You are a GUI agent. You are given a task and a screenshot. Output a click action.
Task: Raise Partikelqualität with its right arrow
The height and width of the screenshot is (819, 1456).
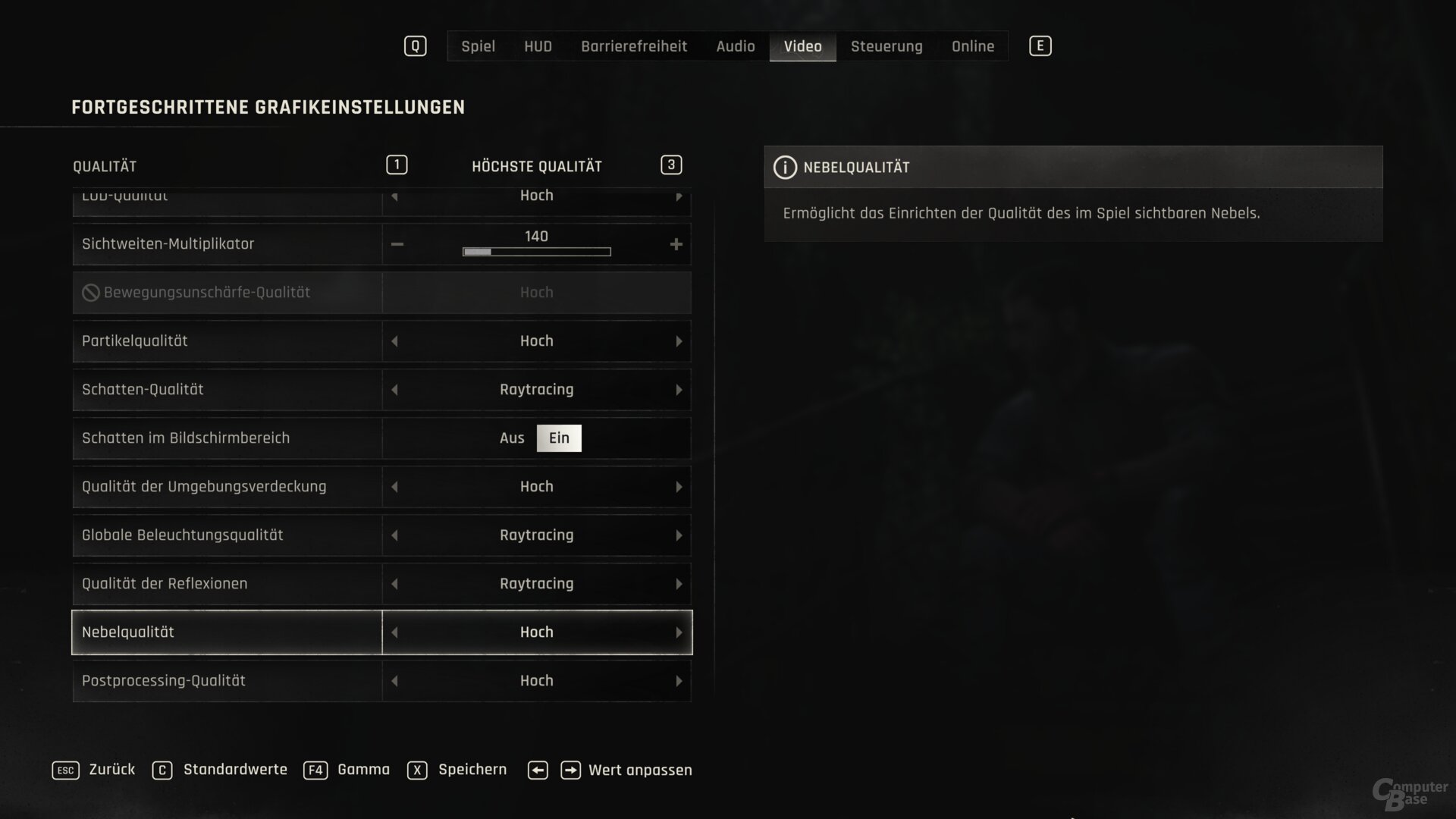[679, 341]
